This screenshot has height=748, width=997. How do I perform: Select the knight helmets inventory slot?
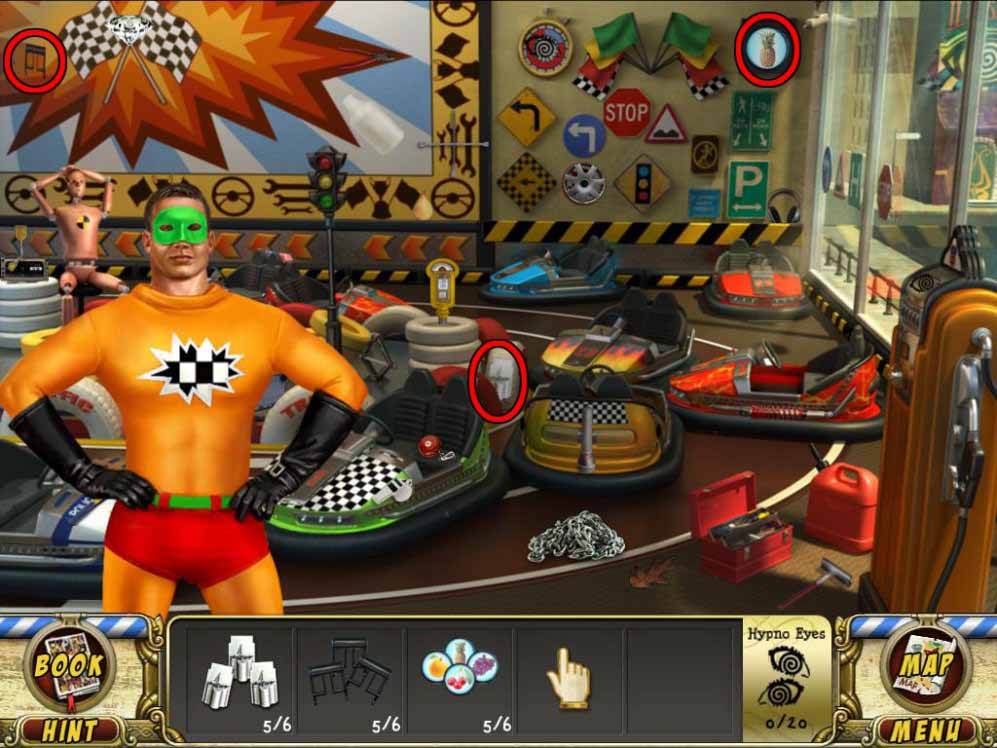click(237, 677)
